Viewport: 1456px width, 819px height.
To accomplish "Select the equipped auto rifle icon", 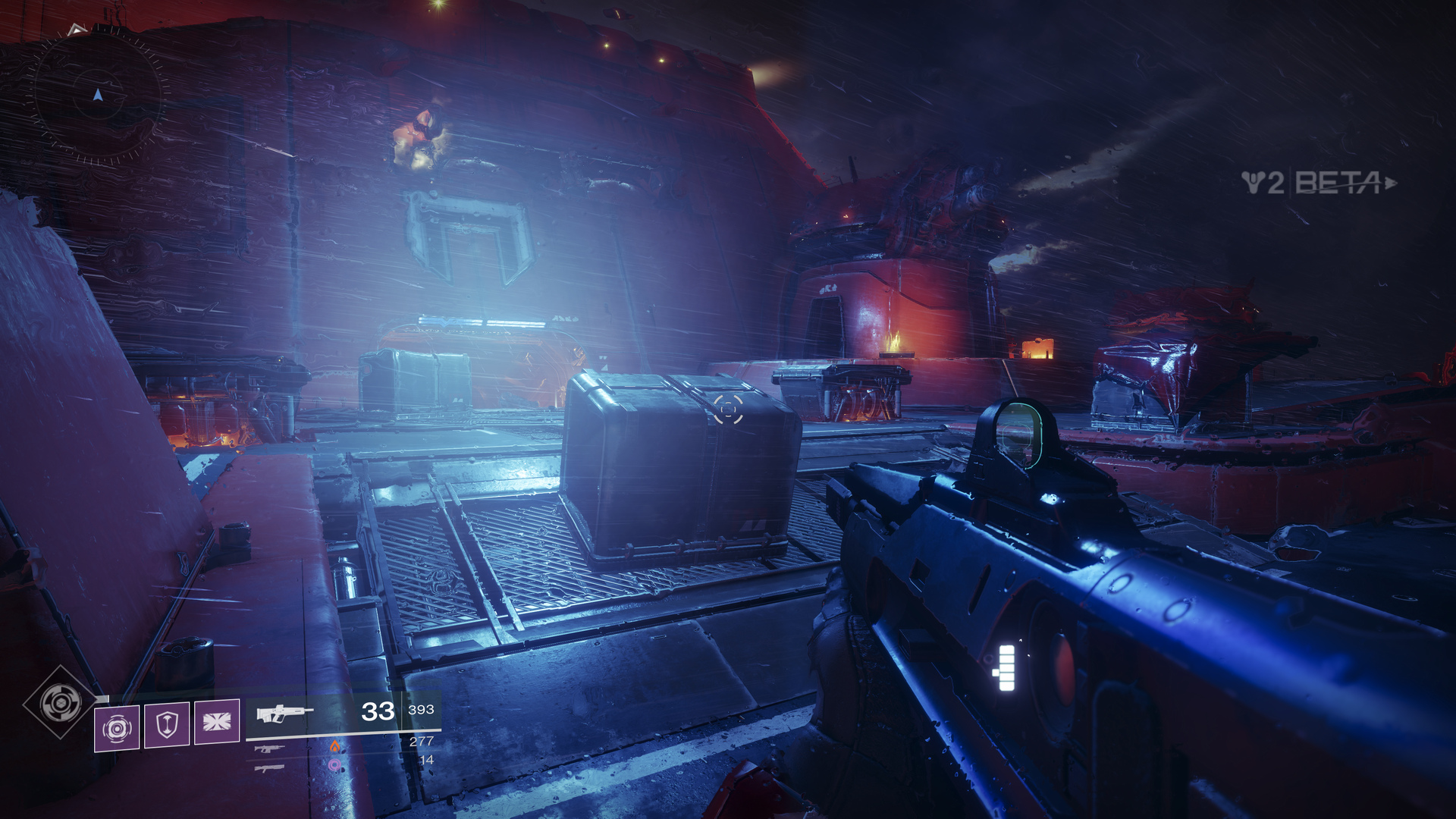I will tap(283, 713).
